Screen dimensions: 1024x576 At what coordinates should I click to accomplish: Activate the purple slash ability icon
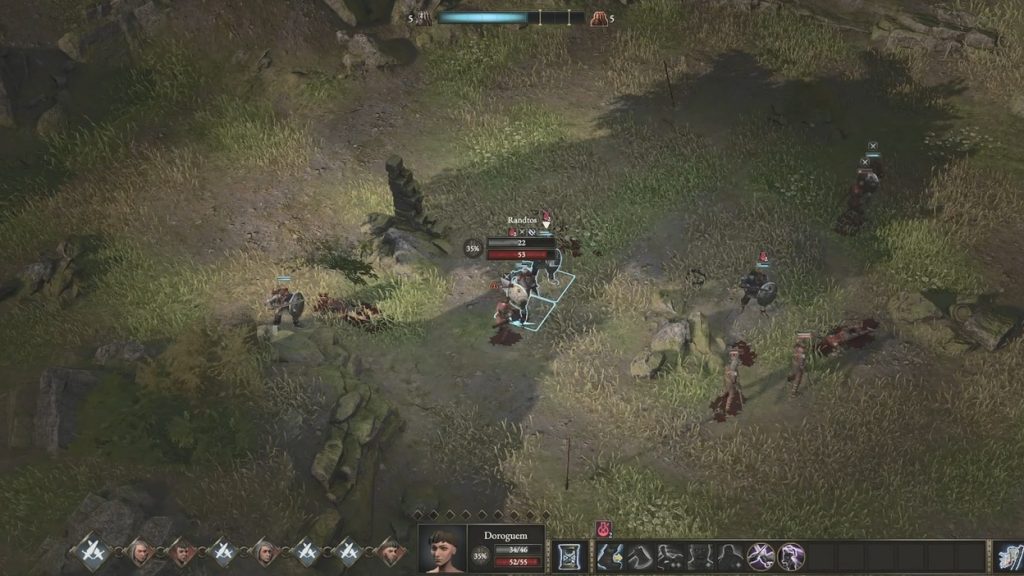tap(761, 556)
